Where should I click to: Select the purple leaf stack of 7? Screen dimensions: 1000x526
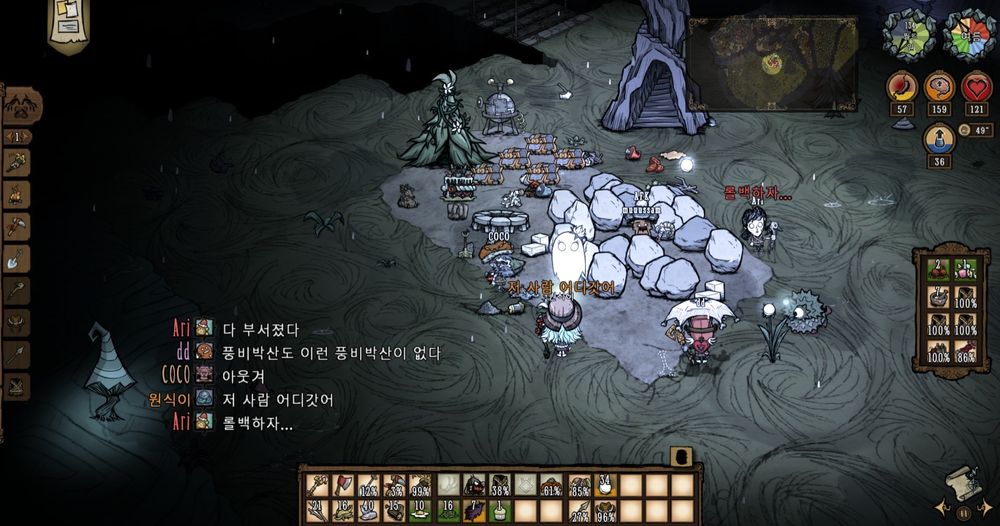pyautogui.click(x=475, y=510)
